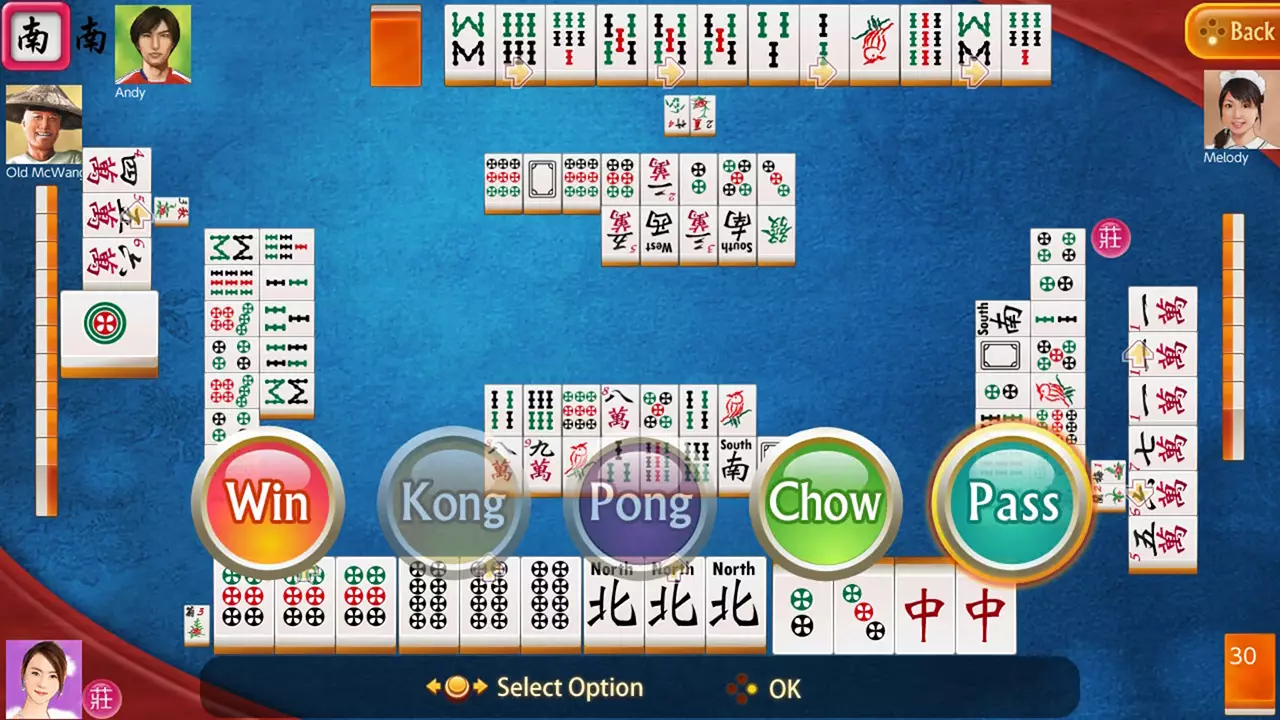
Task: Click the yellow coin icon next to Select Option
Action: 458,688
